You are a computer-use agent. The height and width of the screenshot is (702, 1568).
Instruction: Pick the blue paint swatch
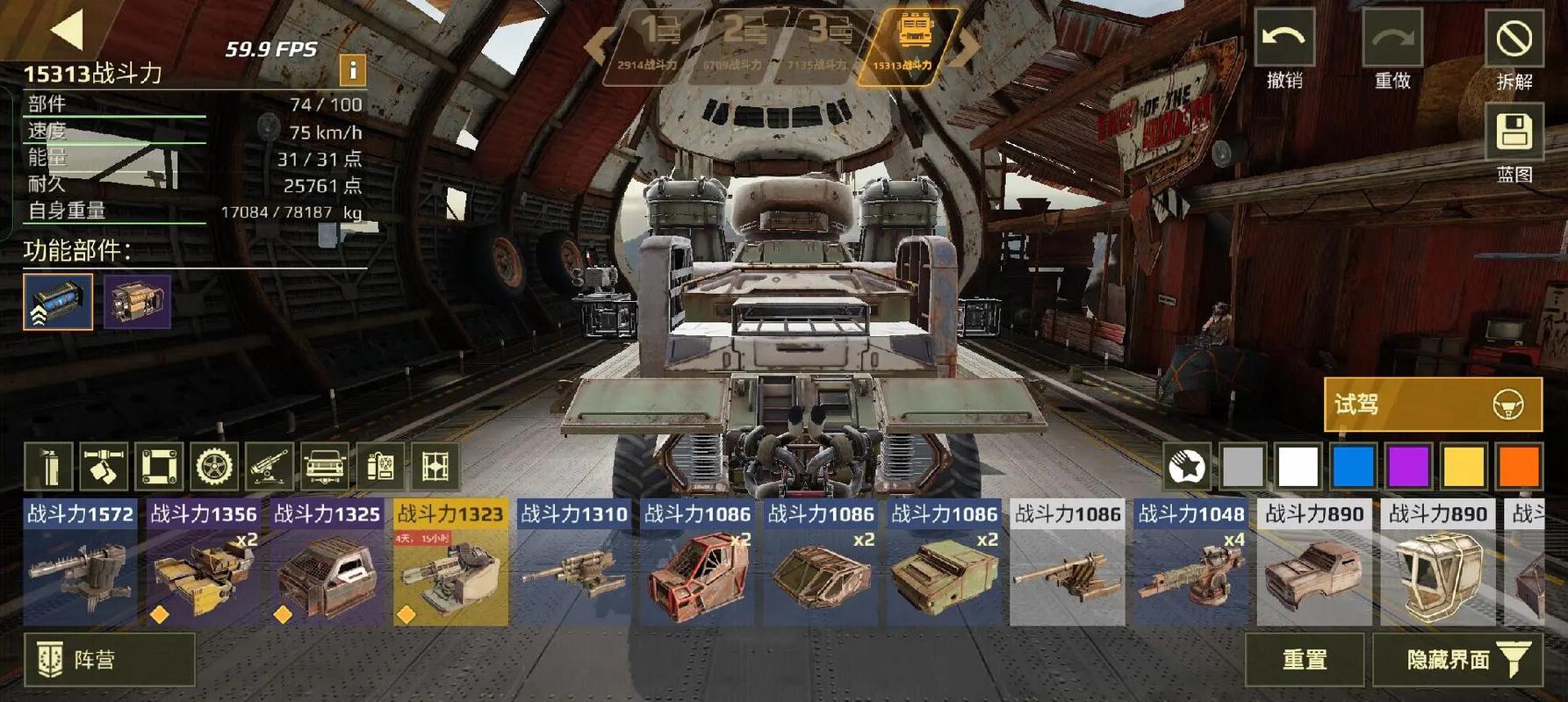pos(1353,466)
